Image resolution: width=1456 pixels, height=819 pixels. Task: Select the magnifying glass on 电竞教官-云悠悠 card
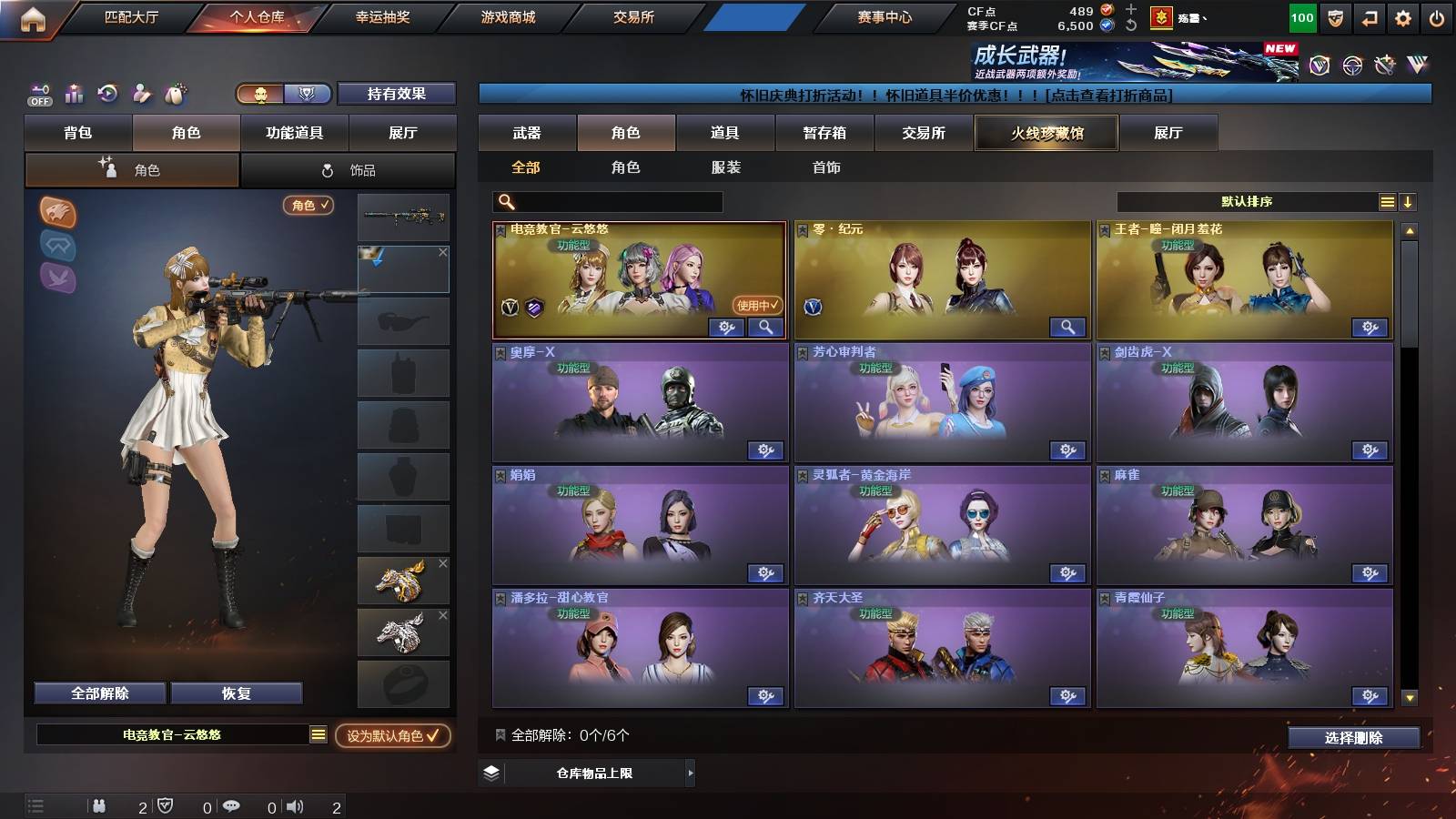click(x=766, y=326)
